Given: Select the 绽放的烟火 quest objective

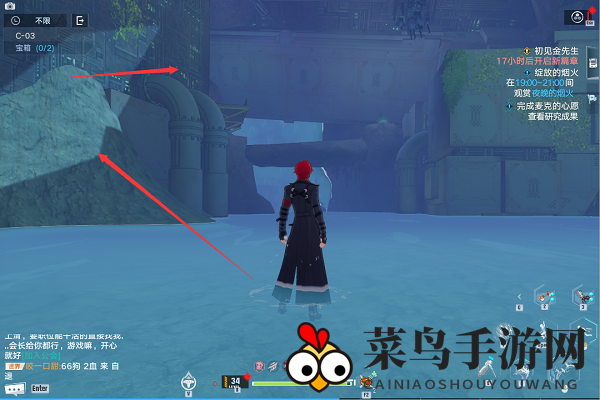Looking at the screenshot, I should click(558, 73).
